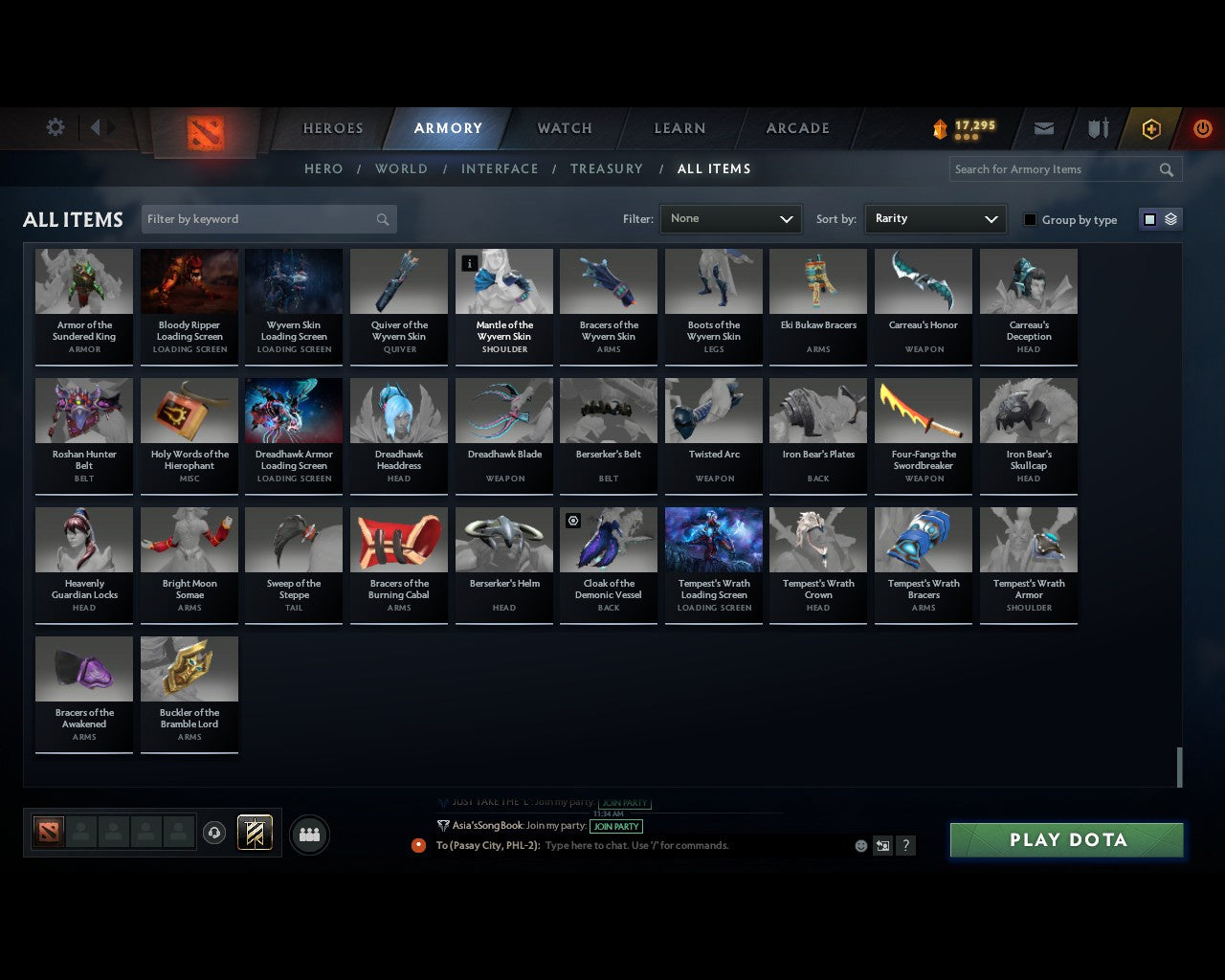Open friends list with the people icon

click(x=308, y=833)
